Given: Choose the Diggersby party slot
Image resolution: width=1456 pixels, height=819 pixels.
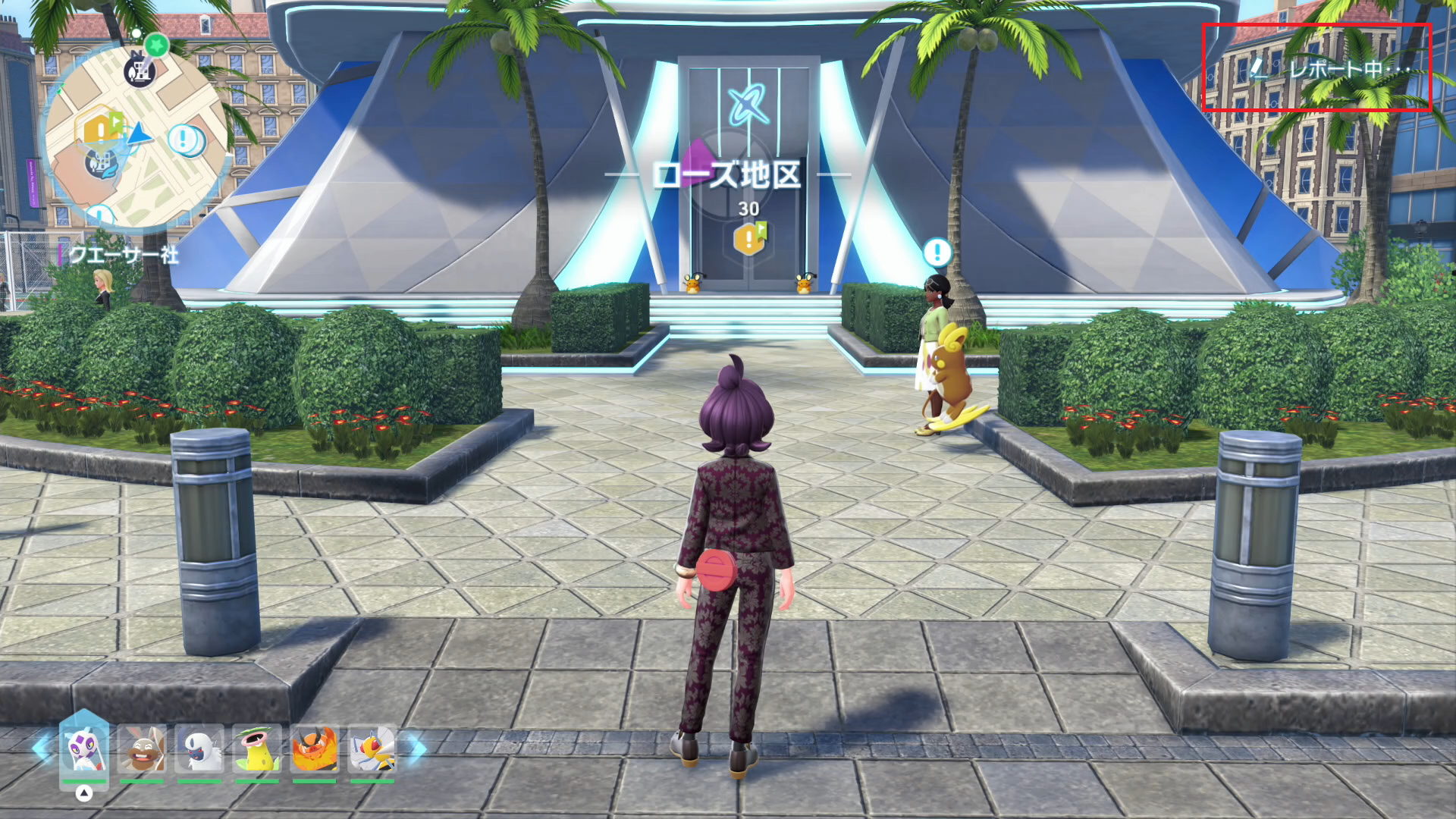Looking at the screenshot, I should pos(142,748).
